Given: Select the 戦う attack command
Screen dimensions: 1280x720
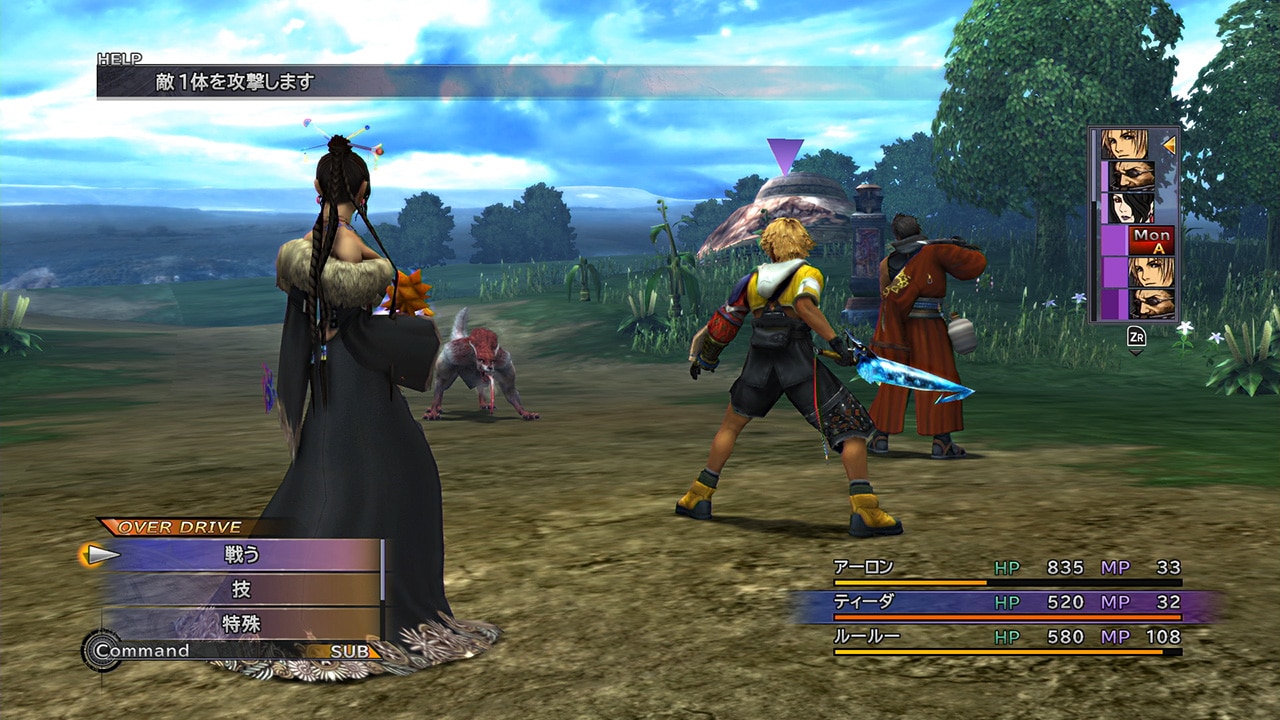Looking at the screenshot, I should point(242,555).
